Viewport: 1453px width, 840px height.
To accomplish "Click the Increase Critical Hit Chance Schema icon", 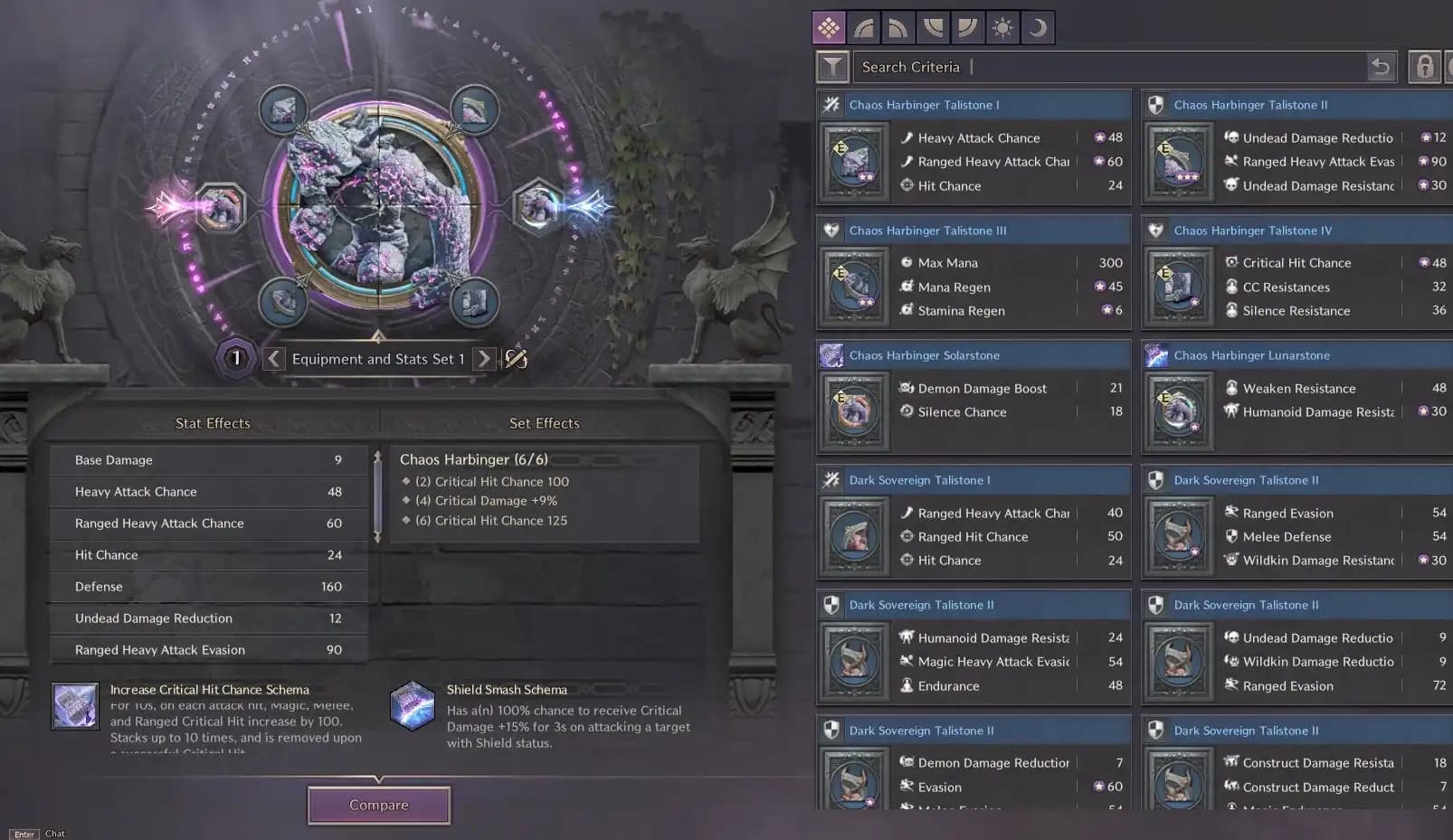I will [x=75, y=706].
